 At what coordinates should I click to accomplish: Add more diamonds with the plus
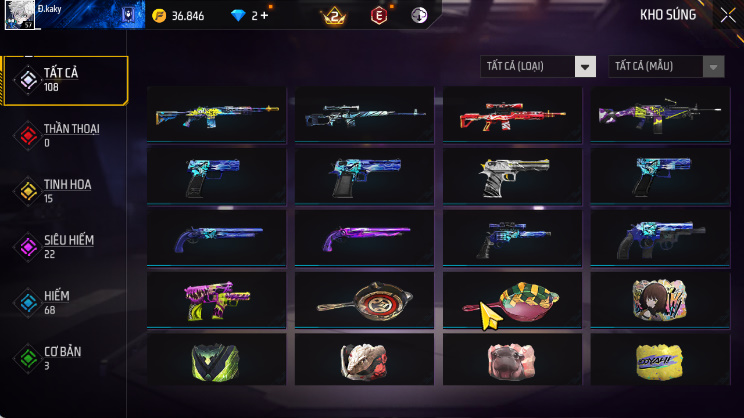pyautogui.click(x=265, y=15)
